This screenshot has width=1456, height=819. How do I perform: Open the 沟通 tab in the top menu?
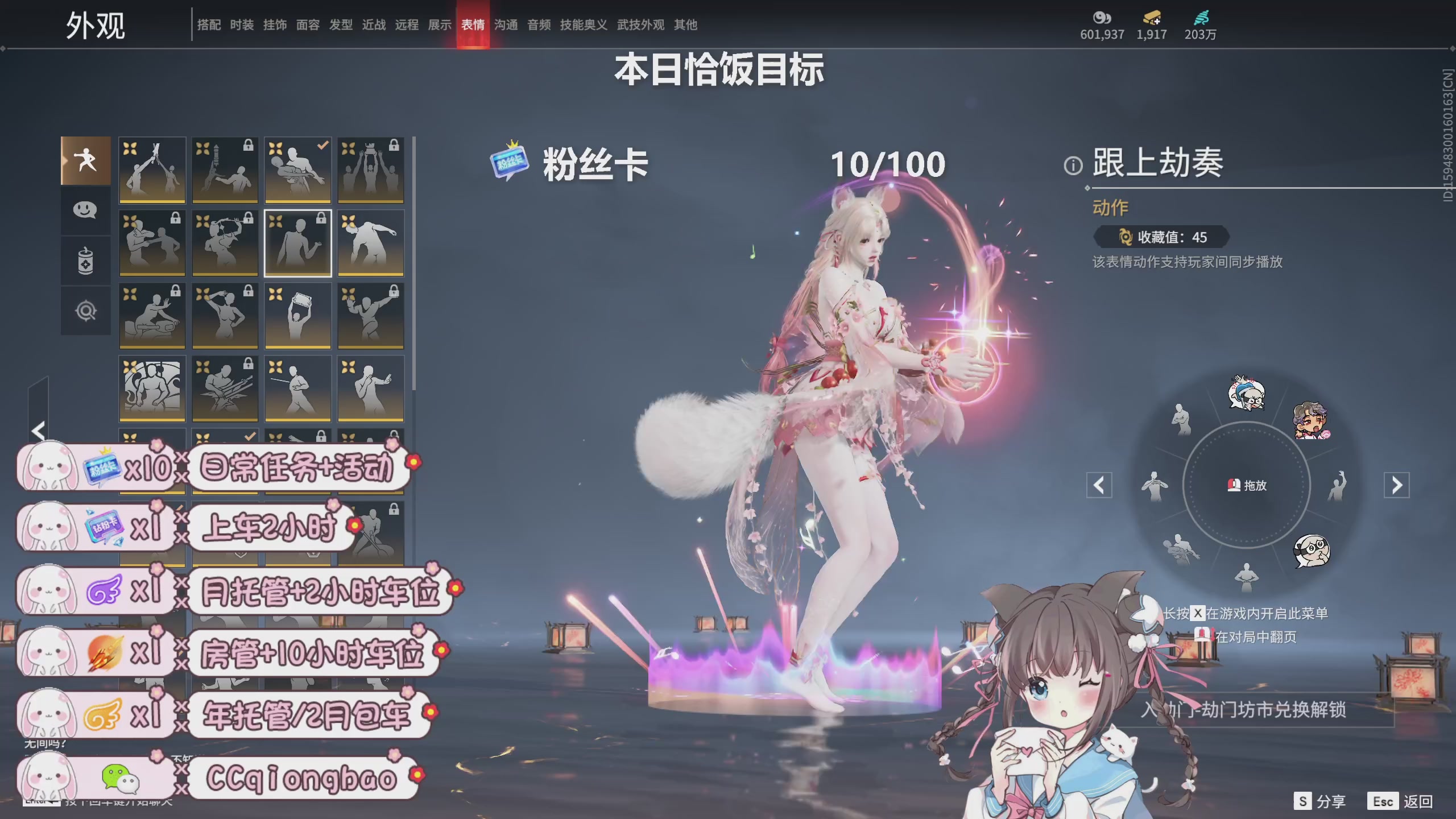[x=506, y=25]
